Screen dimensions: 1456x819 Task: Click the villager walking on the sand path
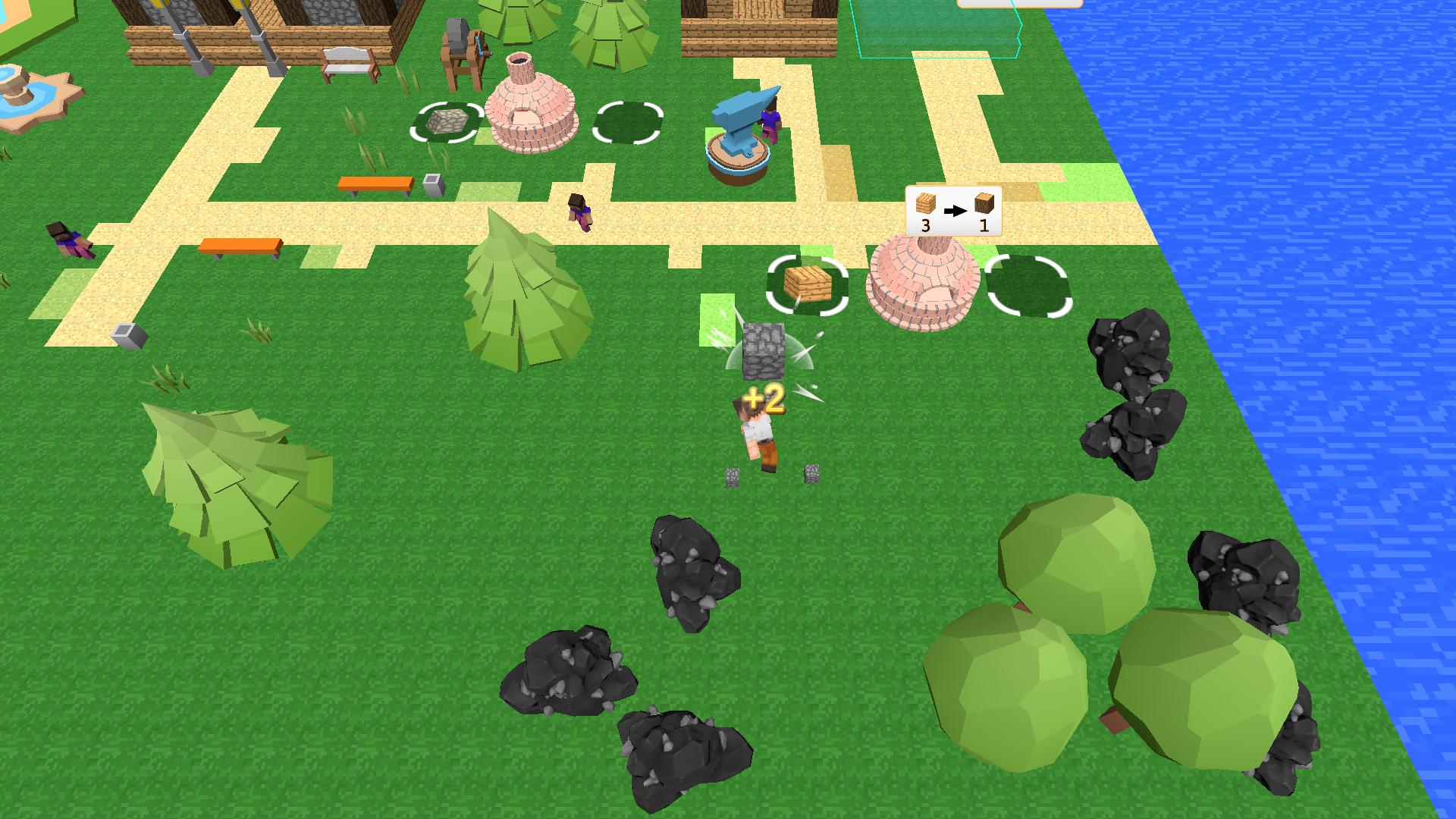[x=579, y=209]
